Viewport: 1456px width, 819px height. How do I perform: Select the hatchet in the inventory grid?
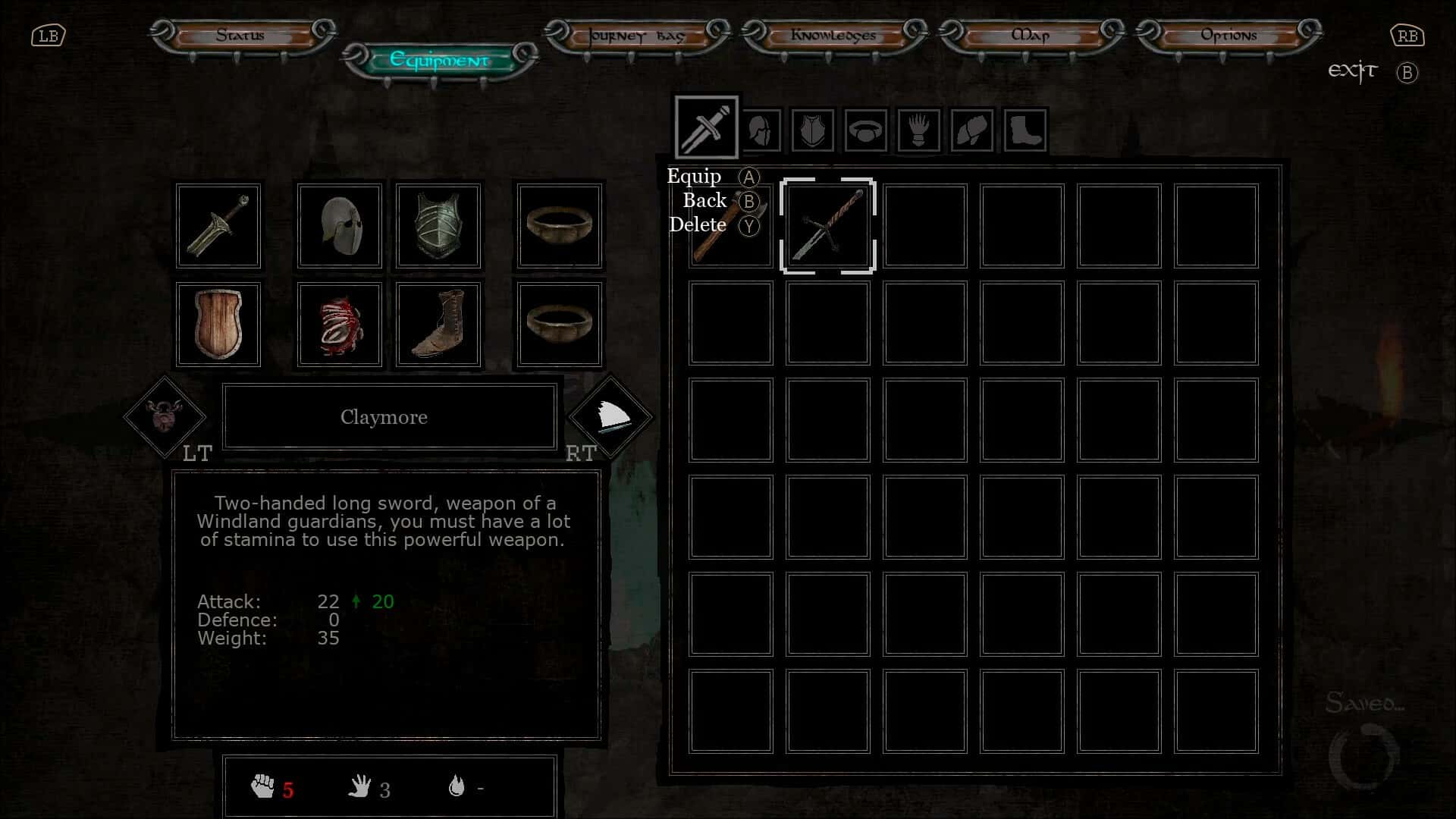click(730, 225)
